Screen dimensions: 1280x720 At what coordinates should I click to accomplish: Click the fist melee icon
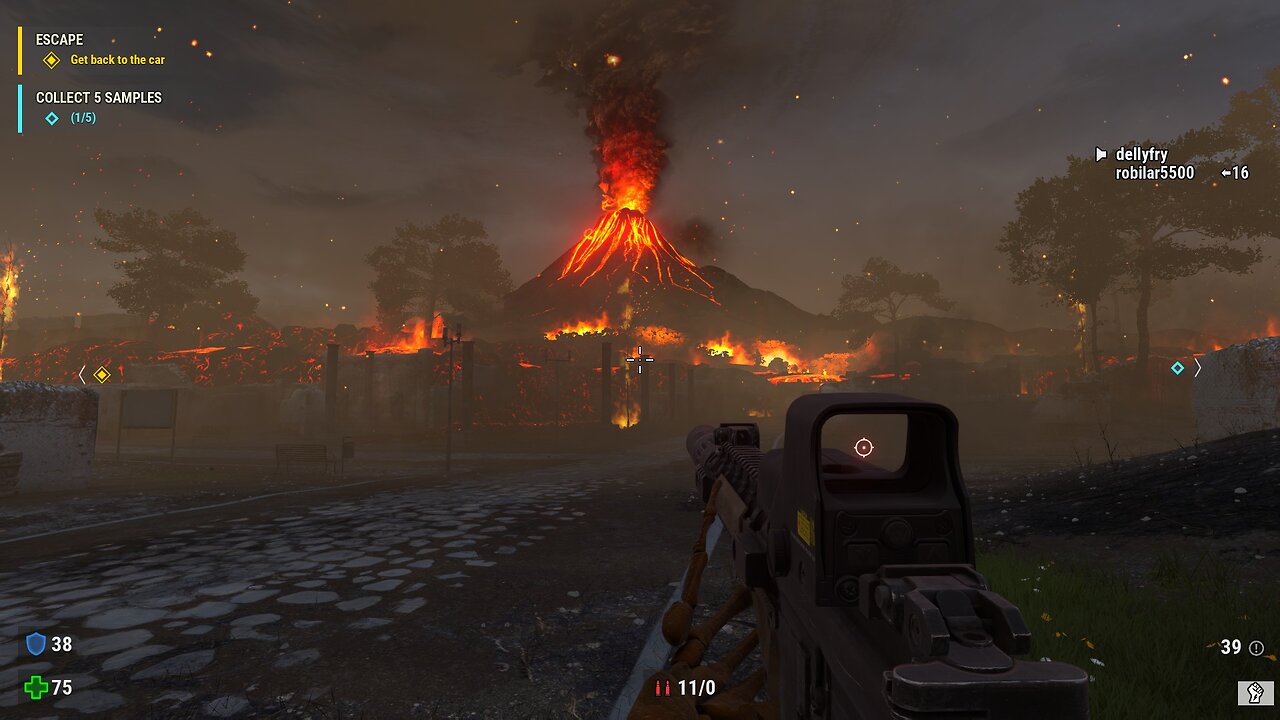(1255, 692)
